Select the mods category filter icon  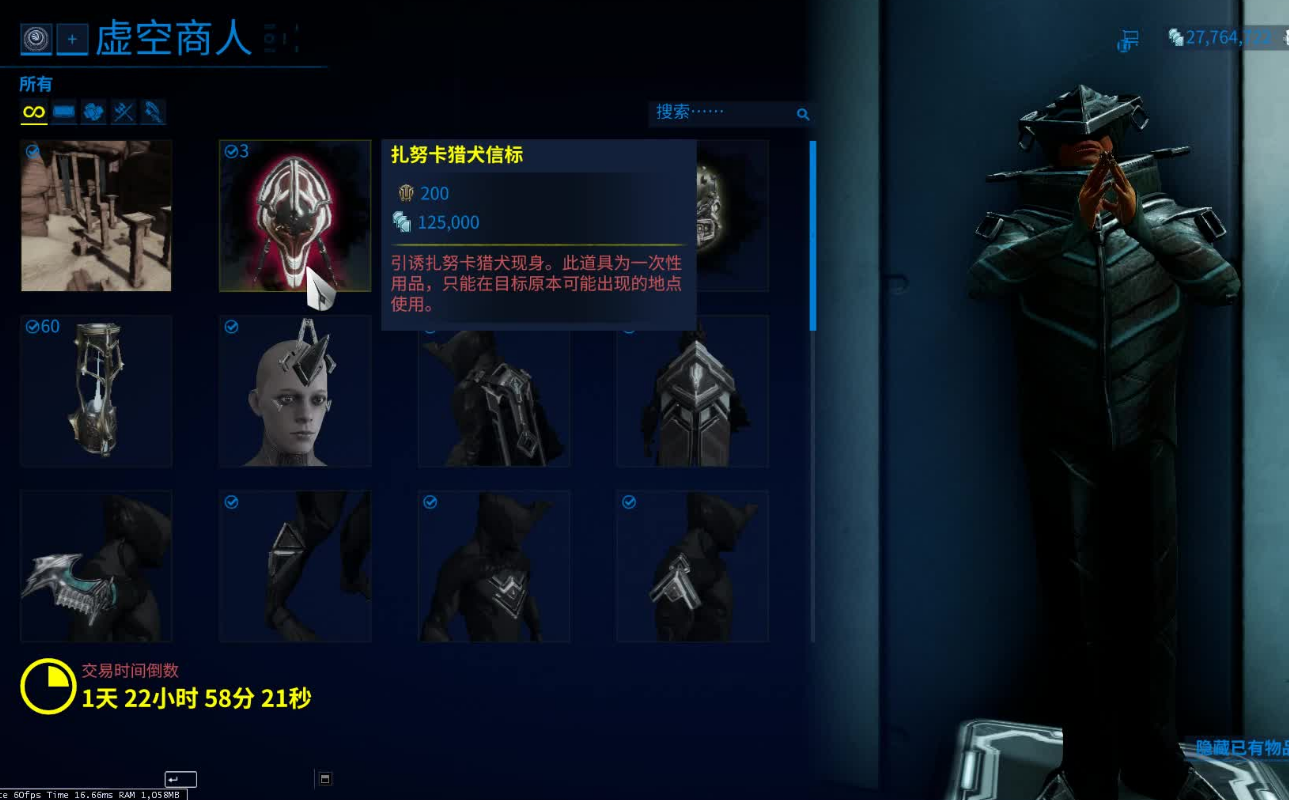coord(92,111)
